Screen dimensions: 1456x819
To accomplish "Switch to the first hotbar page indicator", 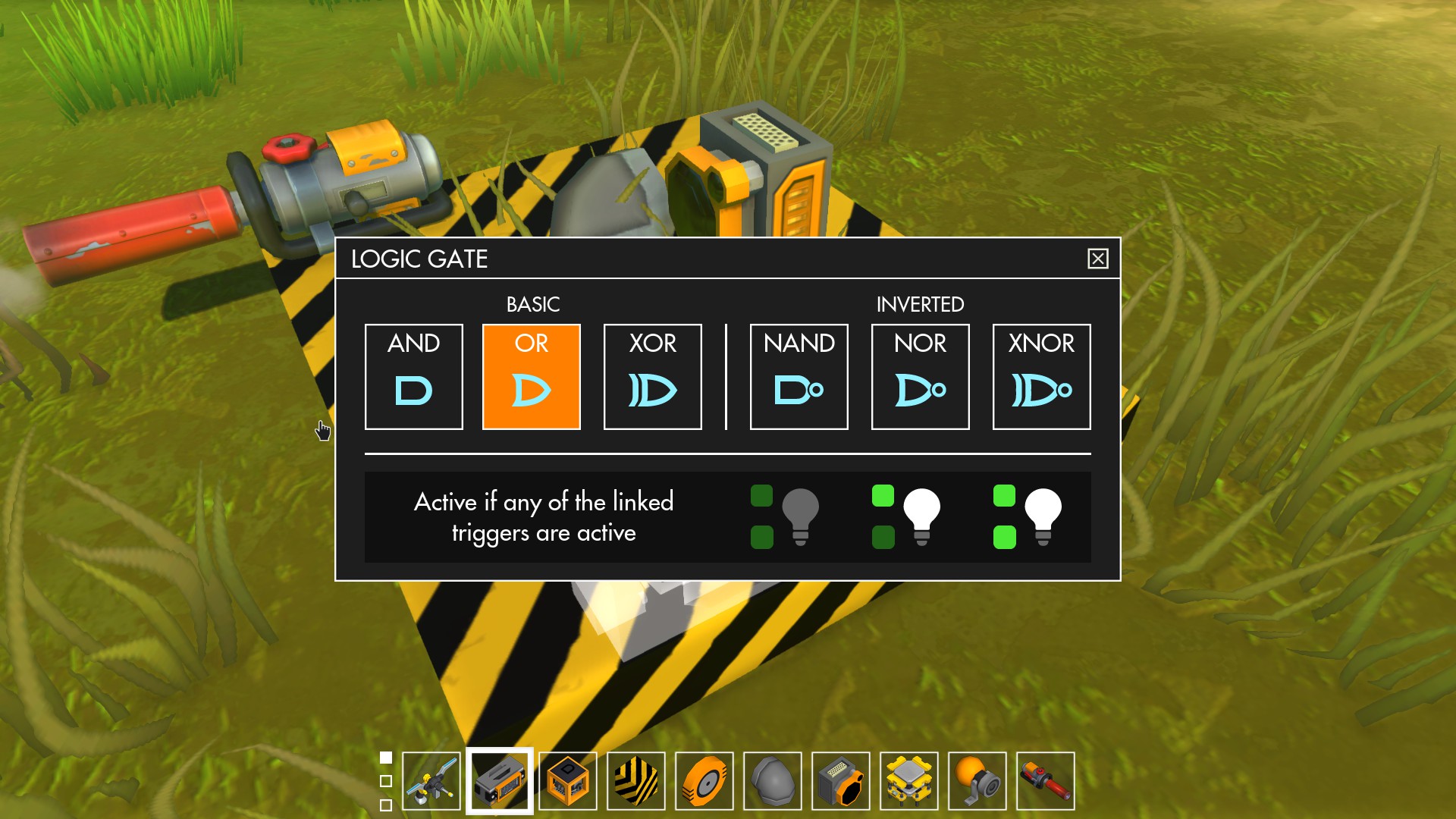I will pyautogui.click(x=386, y=758).
